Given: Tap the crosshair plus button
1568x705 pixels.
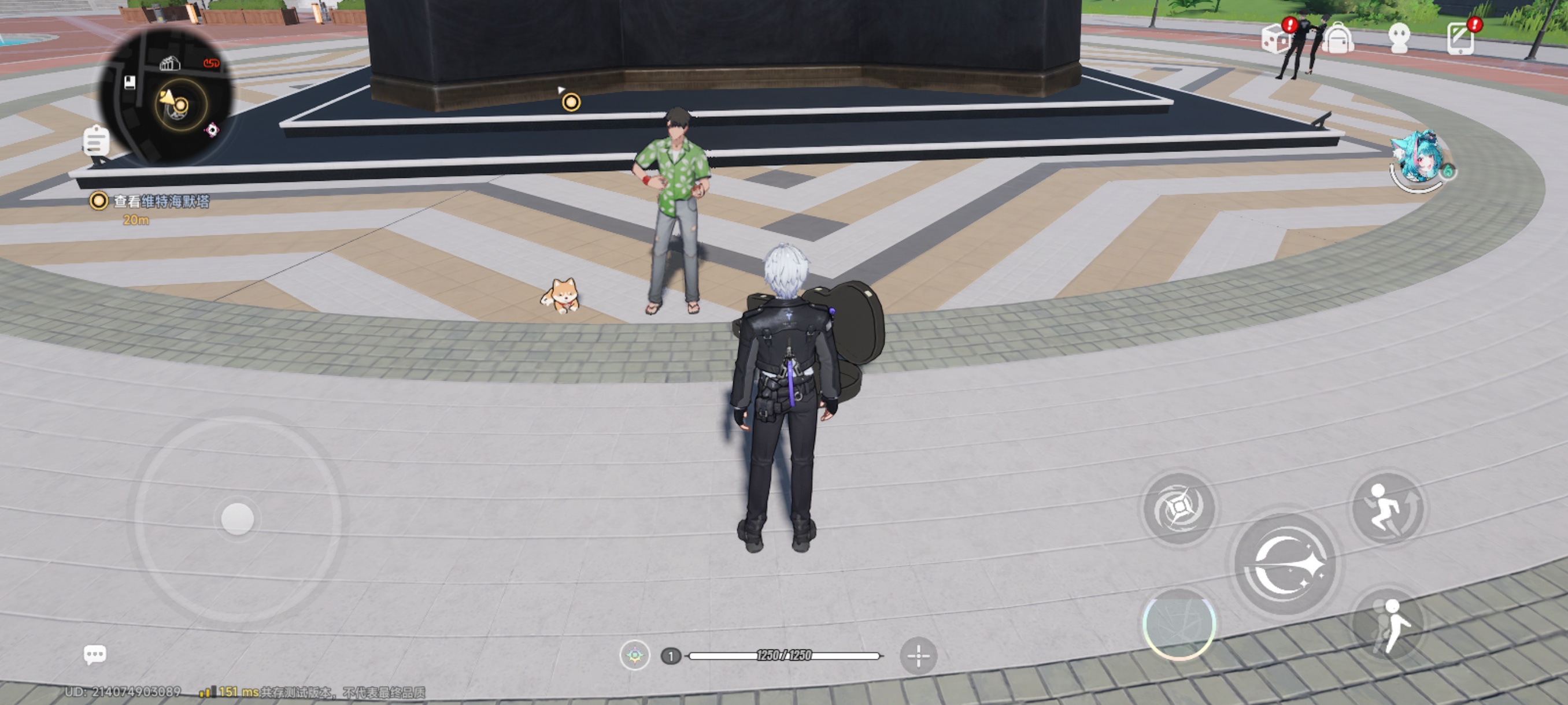Looking at the screenshot, I should click(x=918, y=656).
